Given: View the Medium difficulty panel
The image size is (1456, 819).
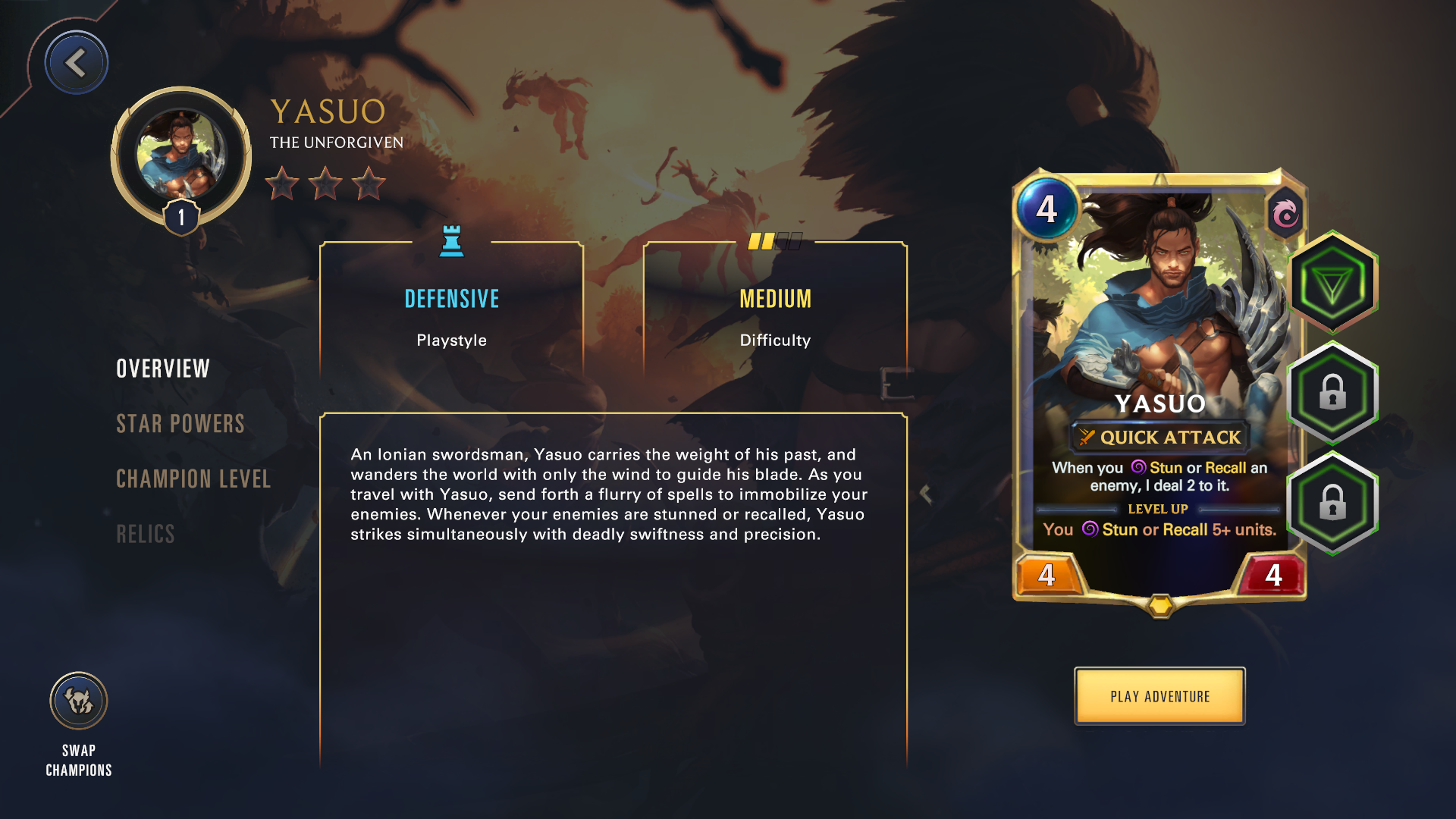Looking at the screenshot, I should click(x=775, y=311).
